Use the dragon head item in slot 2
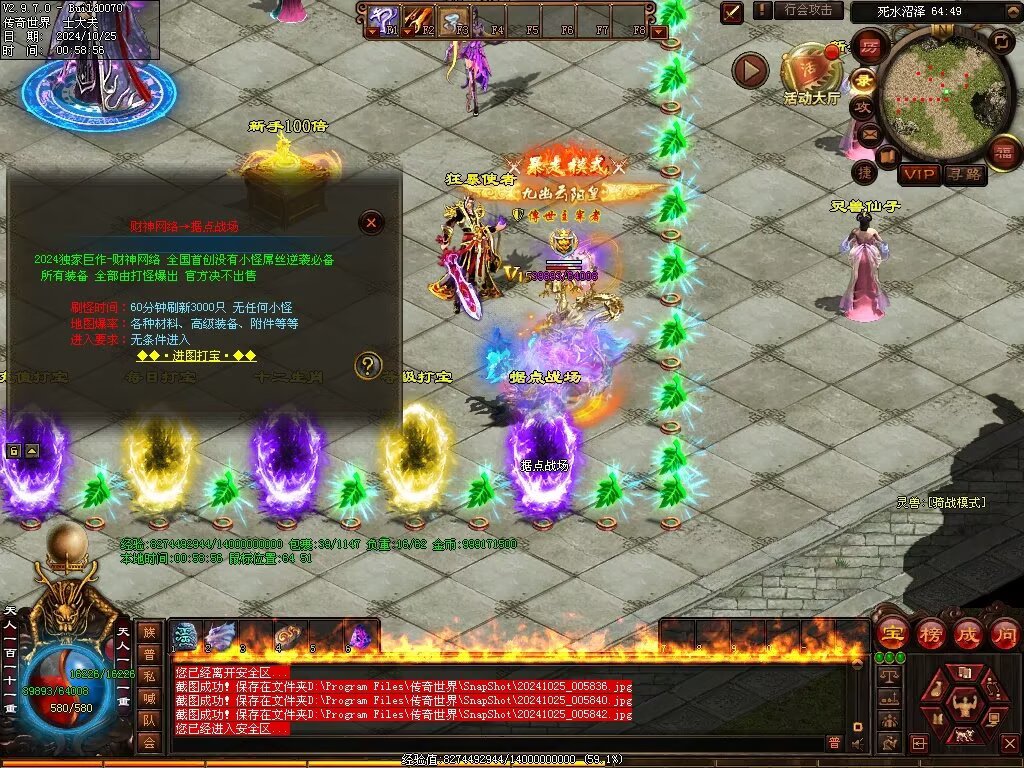This screenshot has height=768, width=1024. 220,636
